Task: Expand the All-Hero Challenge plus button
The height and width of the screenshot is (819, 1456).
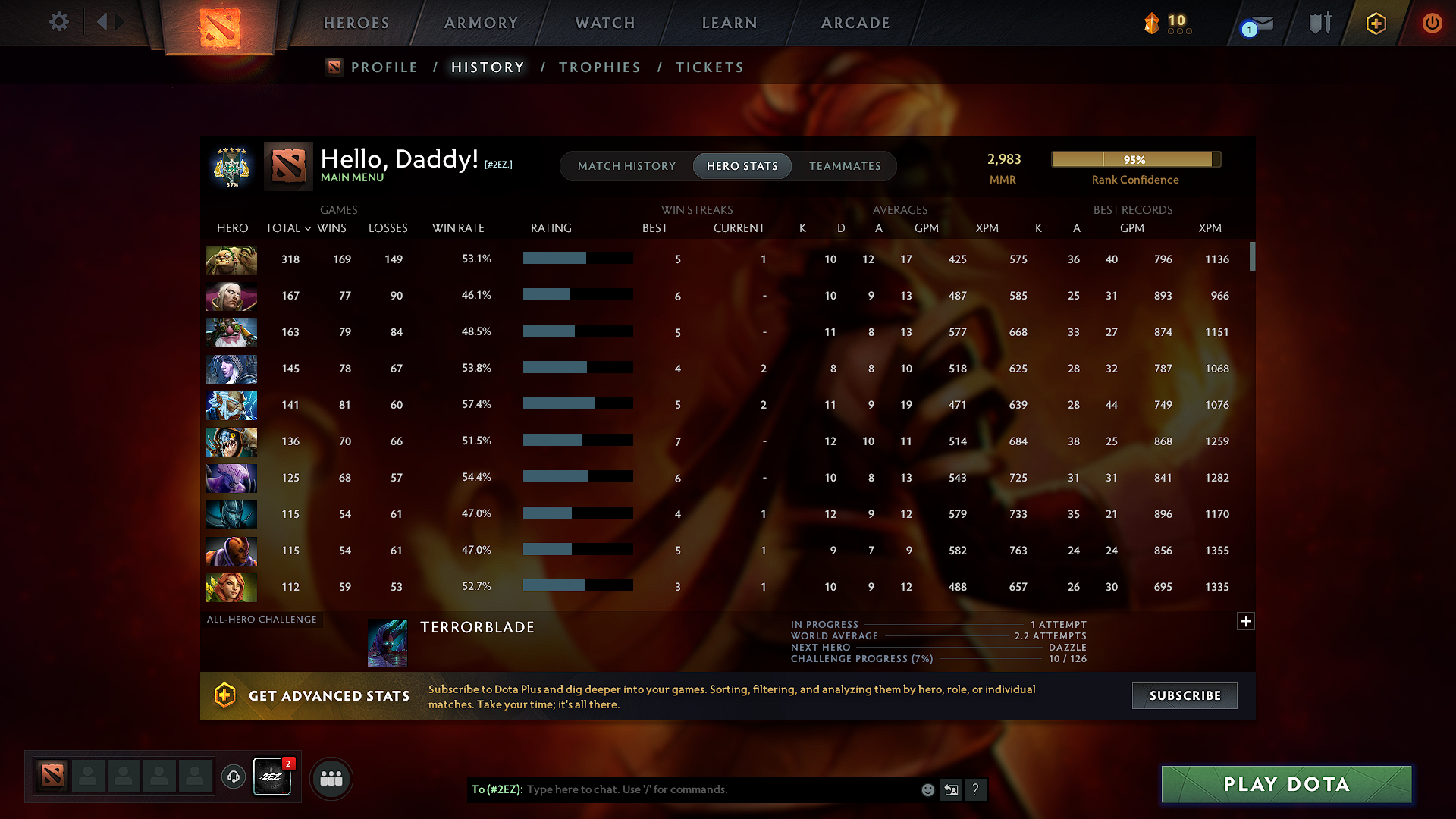Action: [1246, 621]
